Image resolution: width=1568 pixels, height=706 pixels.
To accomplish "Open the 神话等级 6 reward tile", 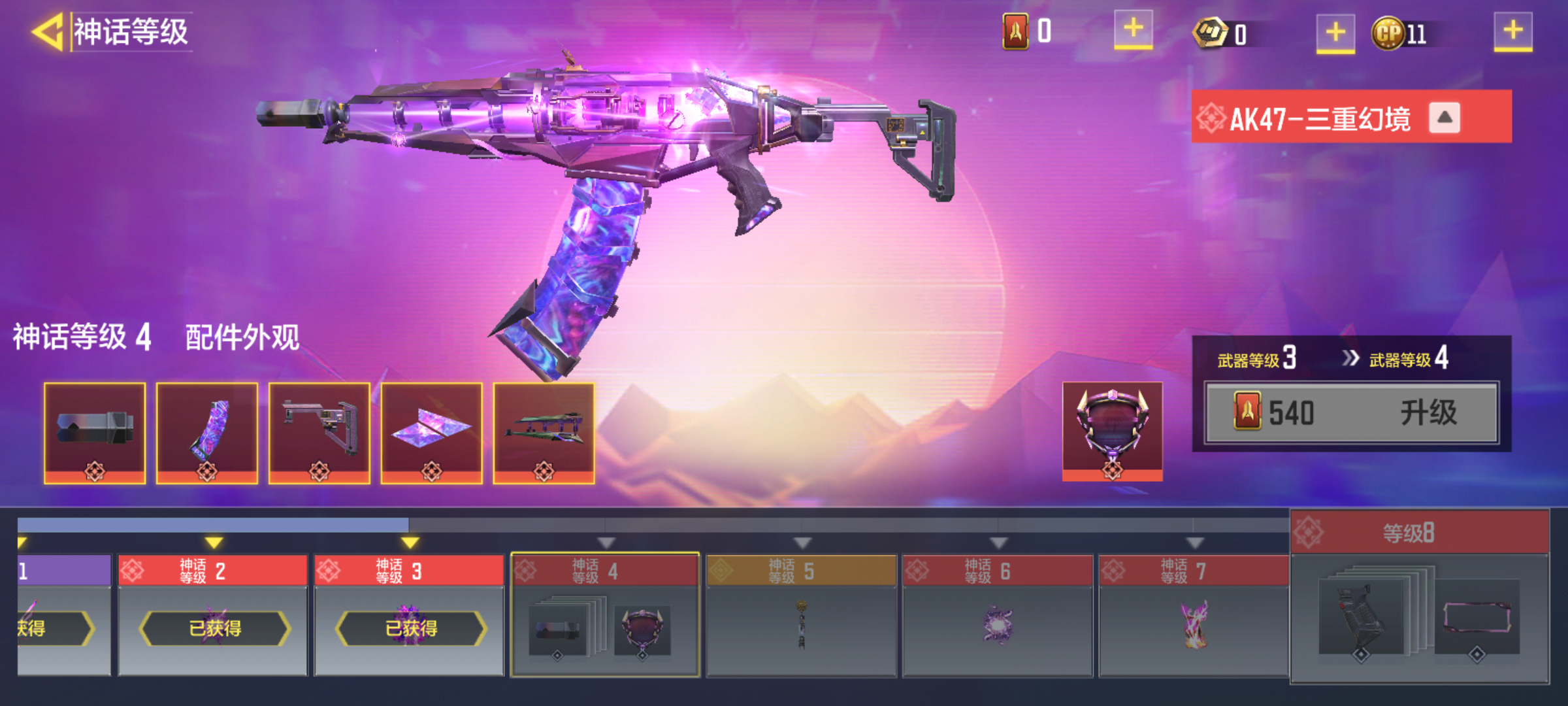I will click(998, 614).
